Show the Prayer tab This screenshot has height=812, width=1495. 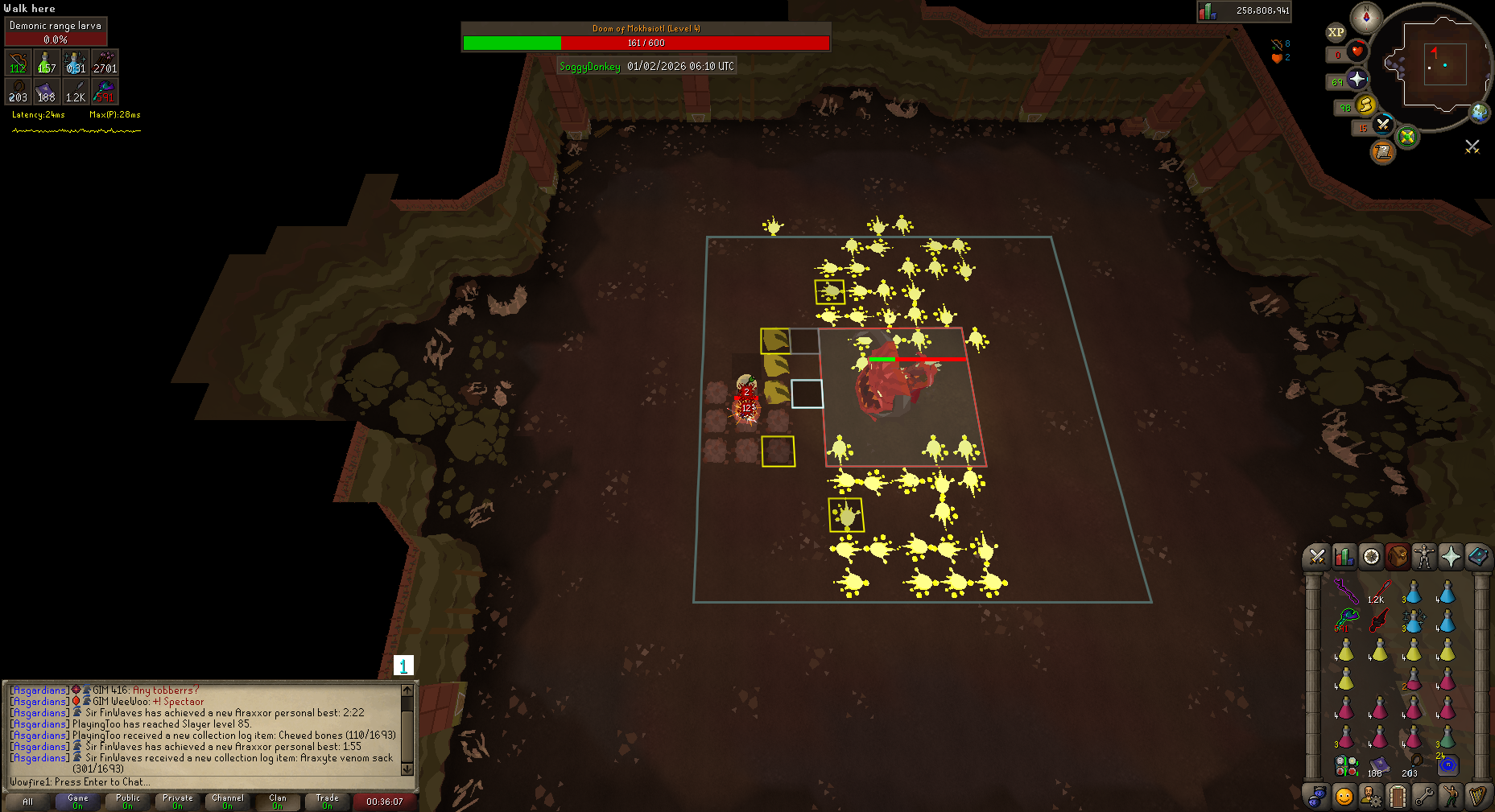tap(1451, 556)
